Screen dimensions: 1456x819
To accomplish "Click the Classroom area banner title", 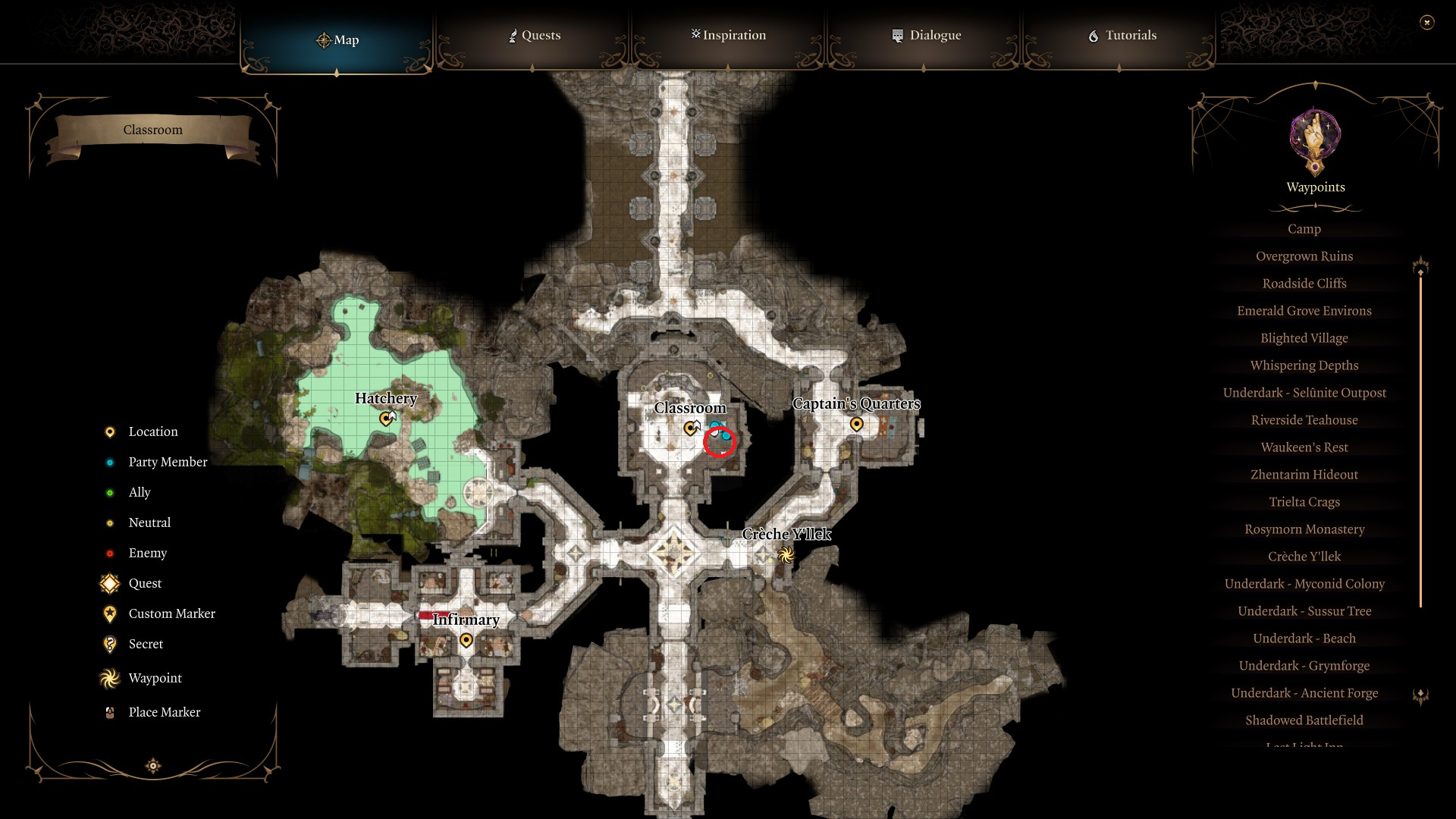I will pyautogui.click(x=153, y=130).
